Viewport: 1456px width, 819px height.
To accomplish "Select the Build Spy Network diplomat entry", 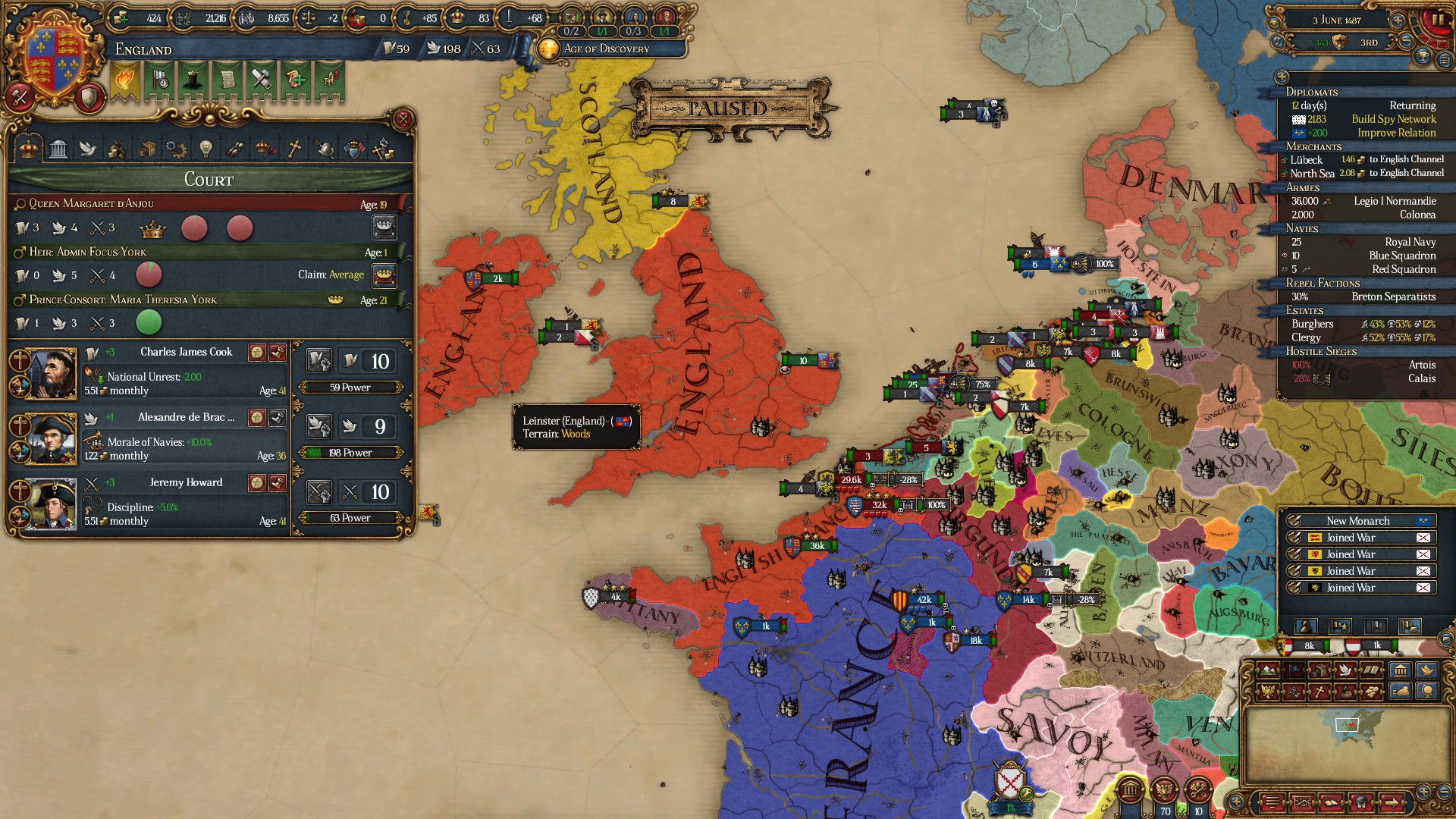I will coord(1394,119).
